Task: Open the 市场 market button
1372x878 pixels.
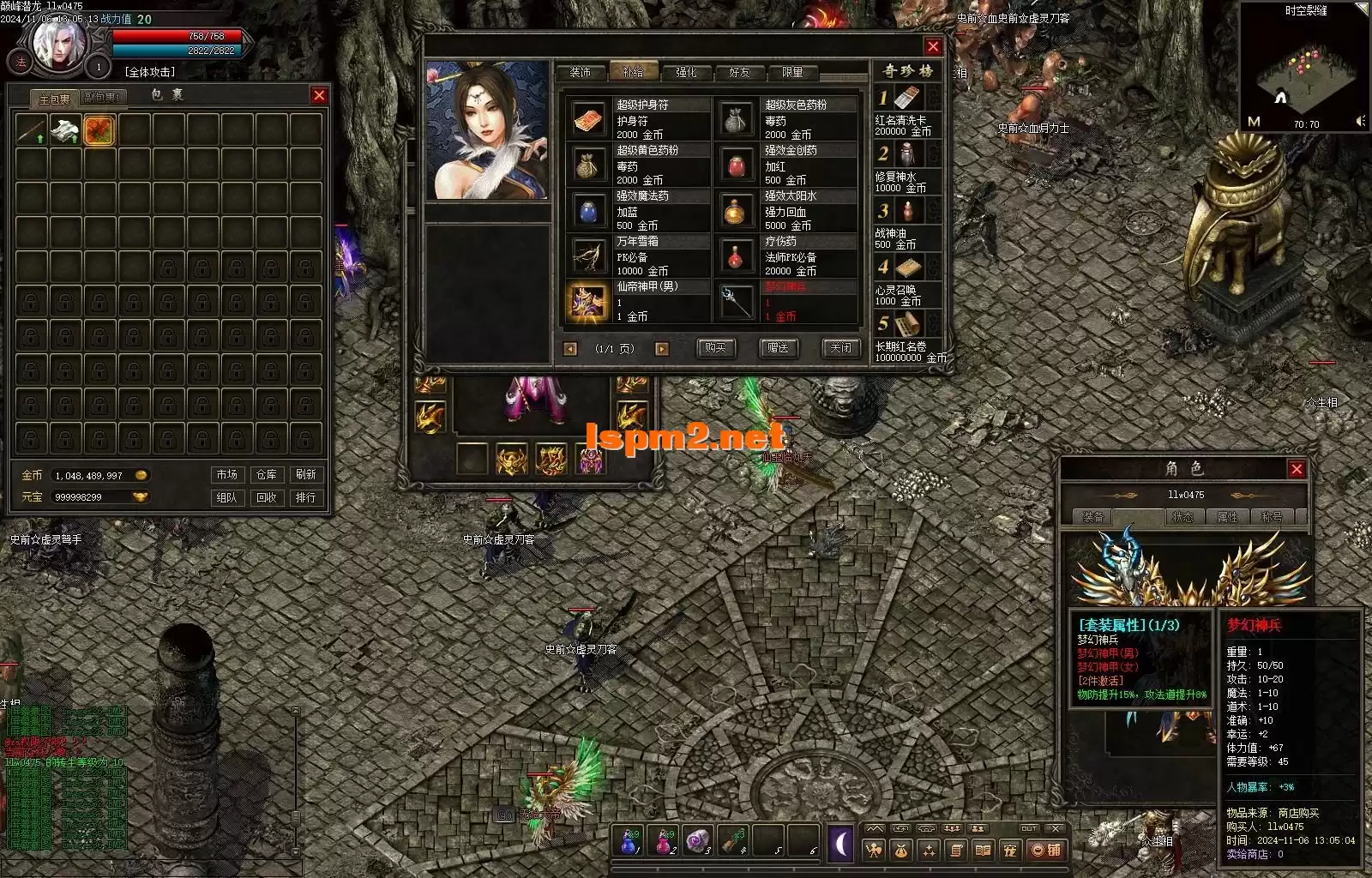Action: coord(227,475)
